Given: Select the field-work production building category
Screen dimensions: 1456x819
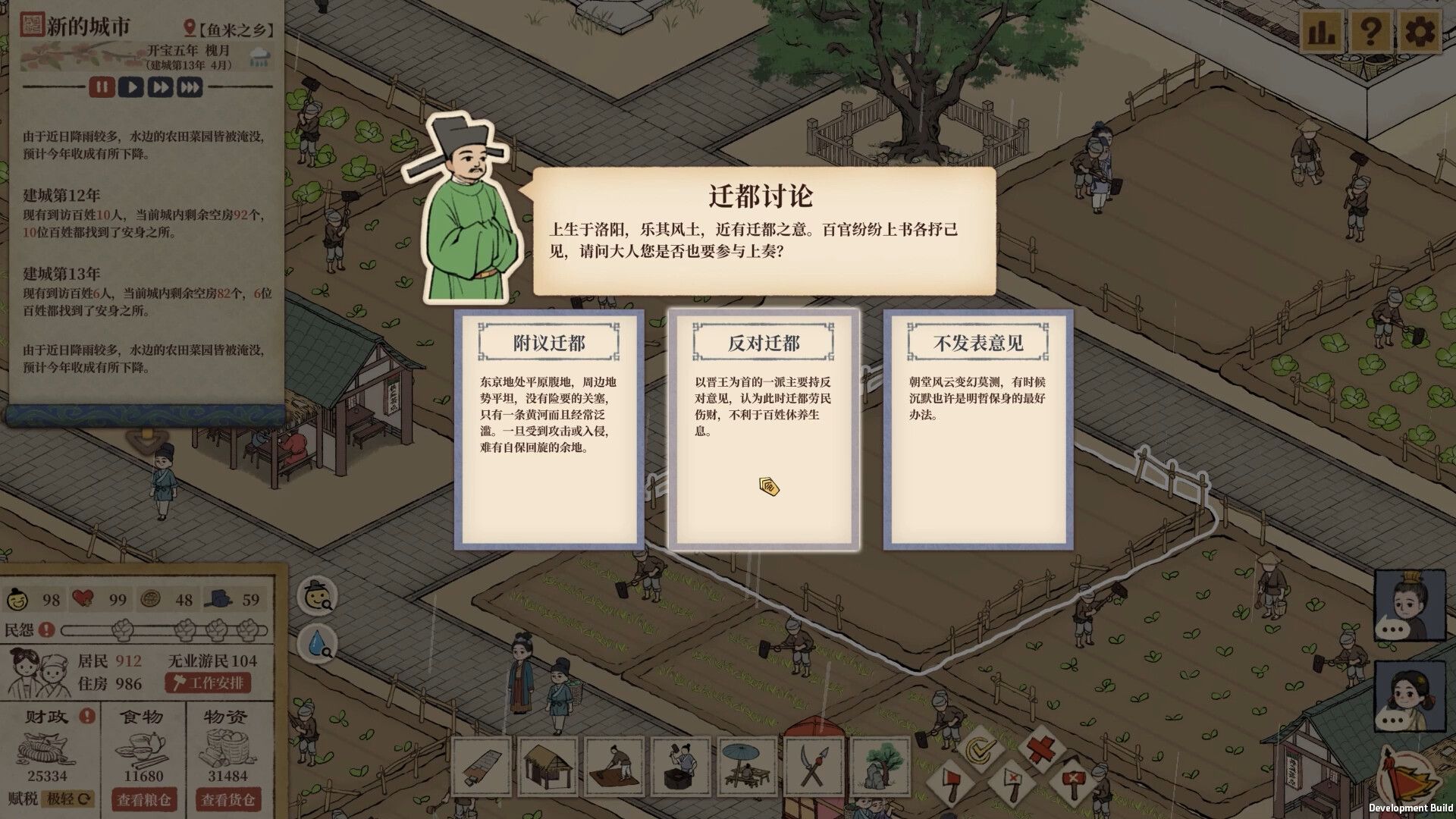Looking at the screenshot, I should tap(614, 767).
